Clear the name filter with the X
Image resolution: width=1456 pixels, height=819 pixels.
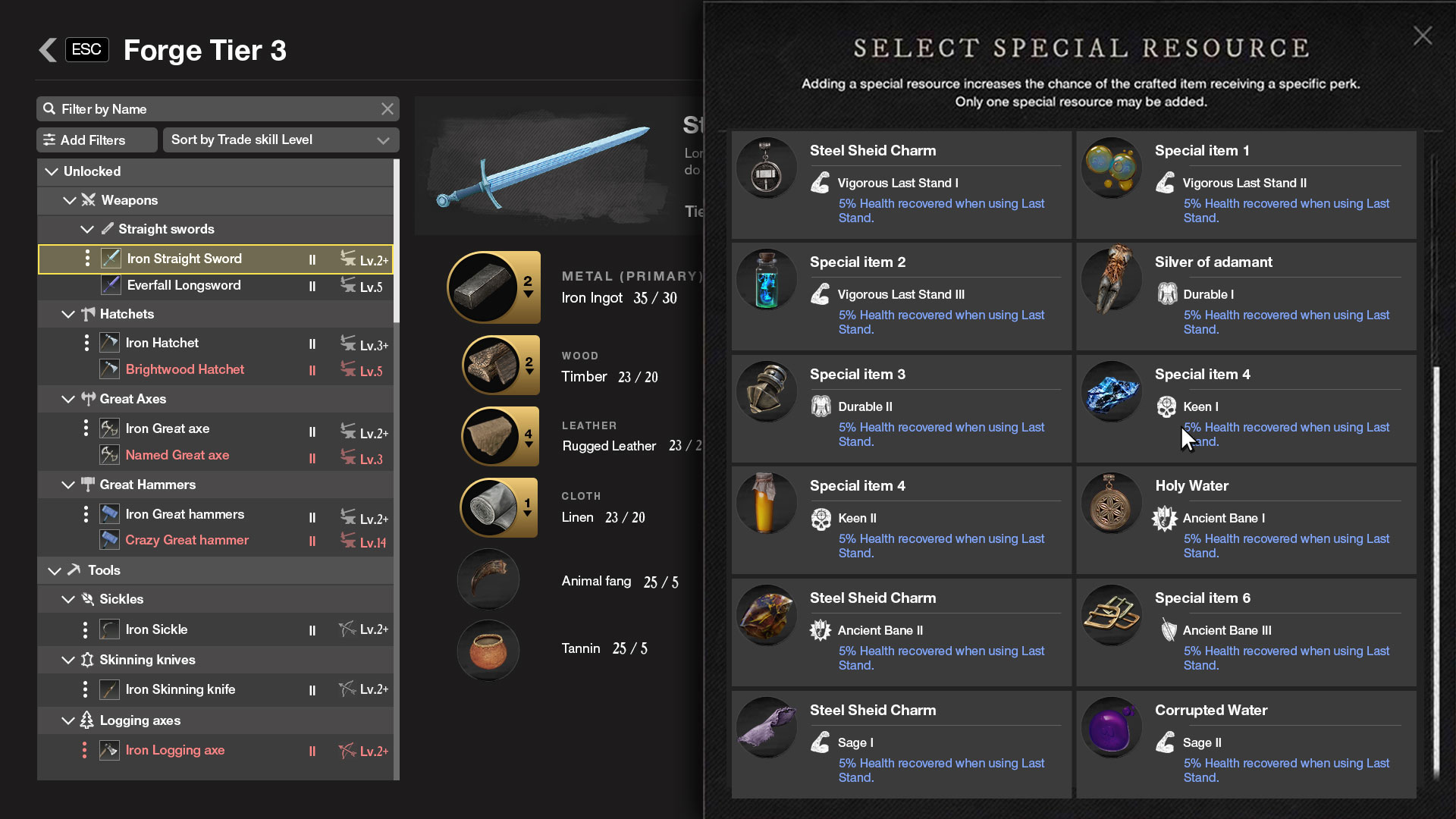pyautogui.click(x=388, y=109)
